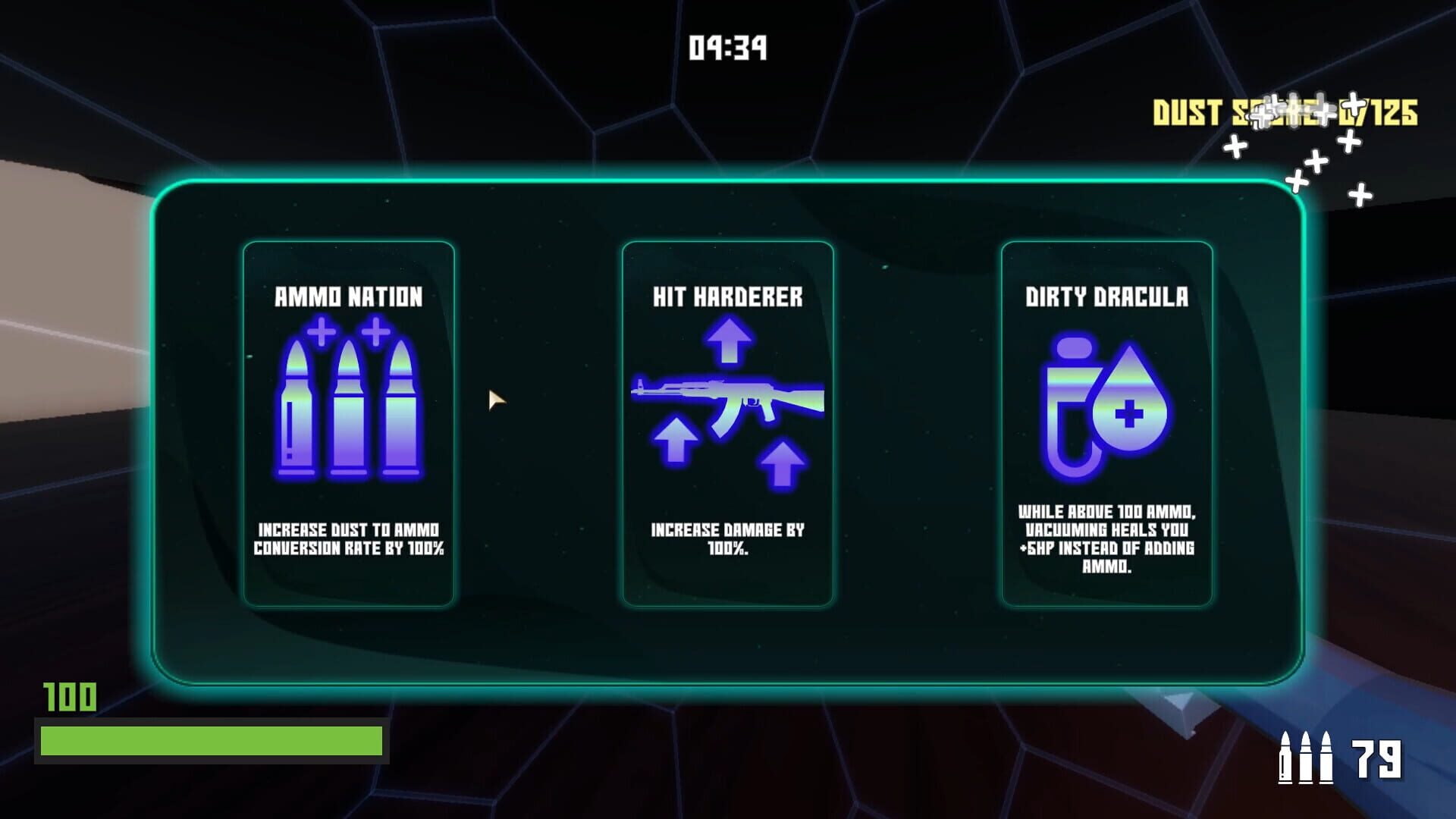Pick the Dirty Dracula upgrade

1107,421
